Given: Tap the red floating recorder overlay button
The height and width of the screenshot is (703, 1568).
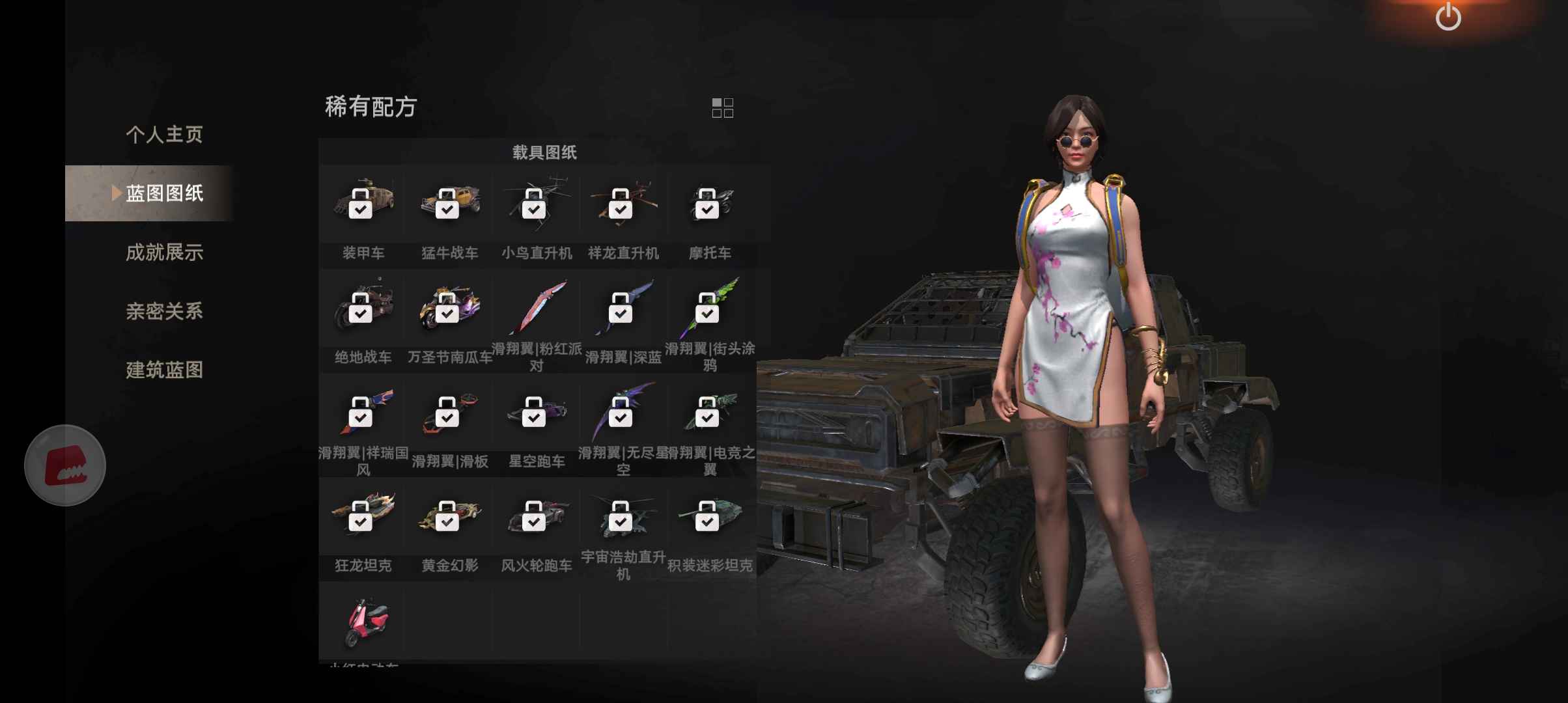Looking at the screenshot, I should (x=65, y=465).
